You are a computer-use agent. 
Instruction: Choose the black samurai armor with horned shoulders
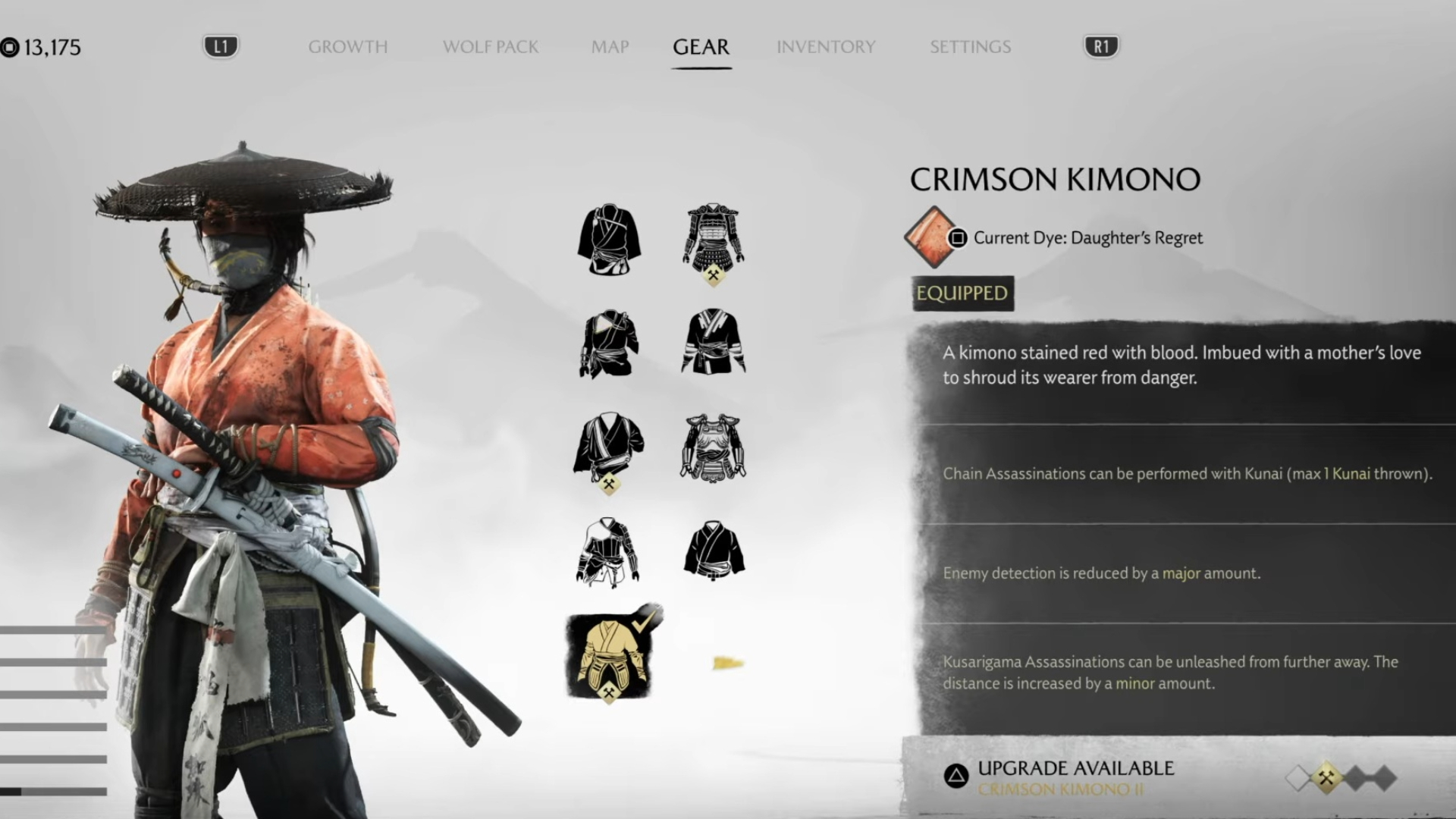pos(713,238)
